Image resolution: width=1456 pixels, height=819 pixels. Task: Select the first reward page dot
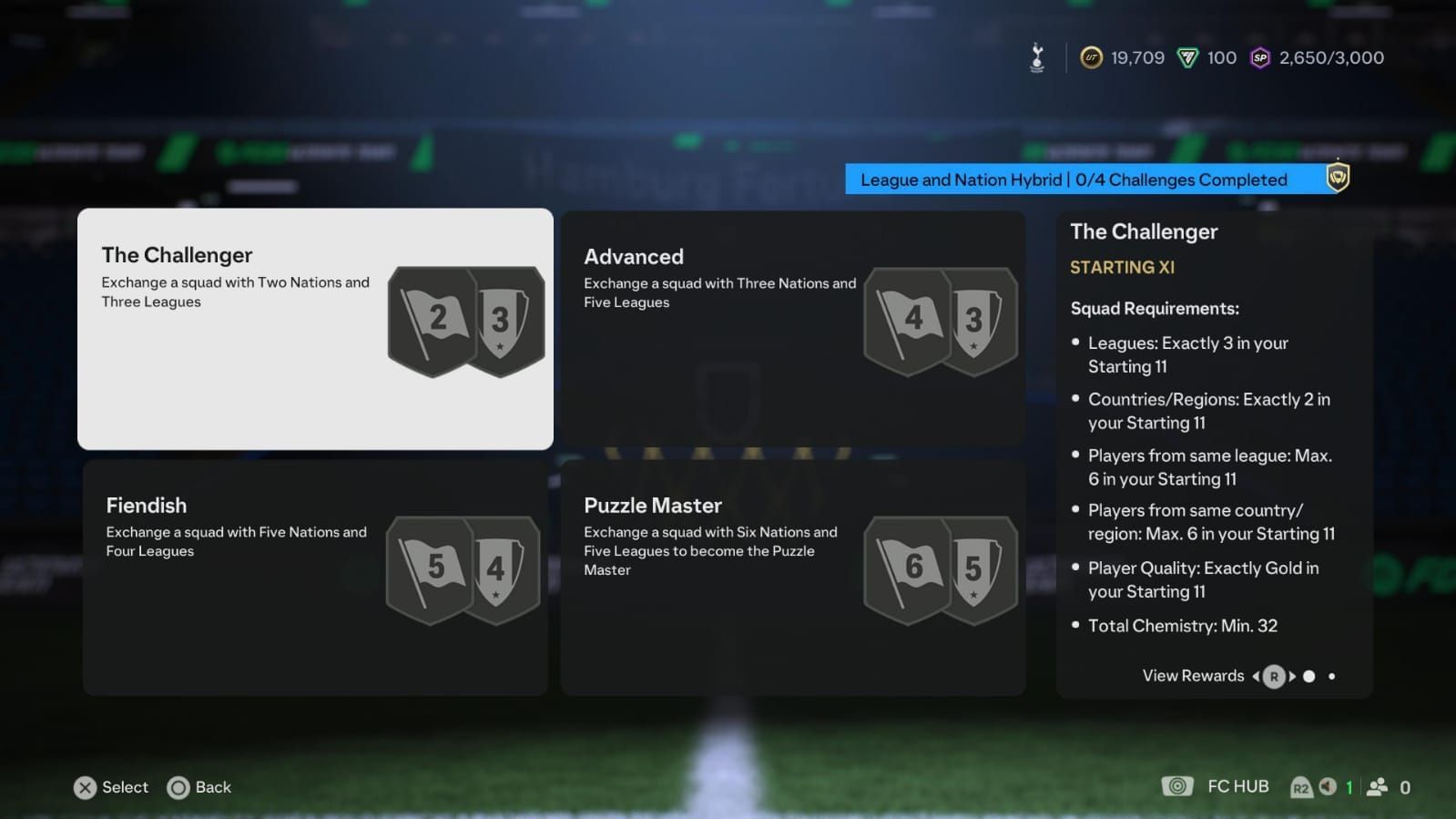pos(1308,676)
